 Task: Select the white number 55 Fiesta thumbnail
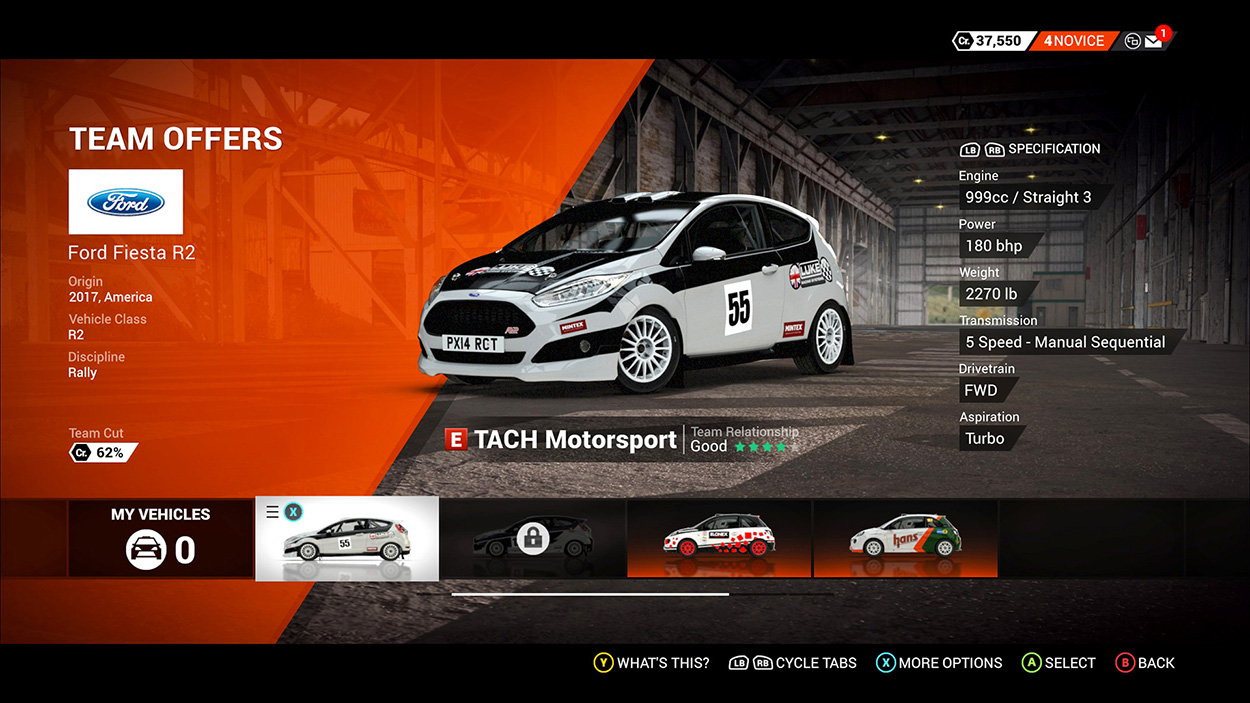(347, 539)
